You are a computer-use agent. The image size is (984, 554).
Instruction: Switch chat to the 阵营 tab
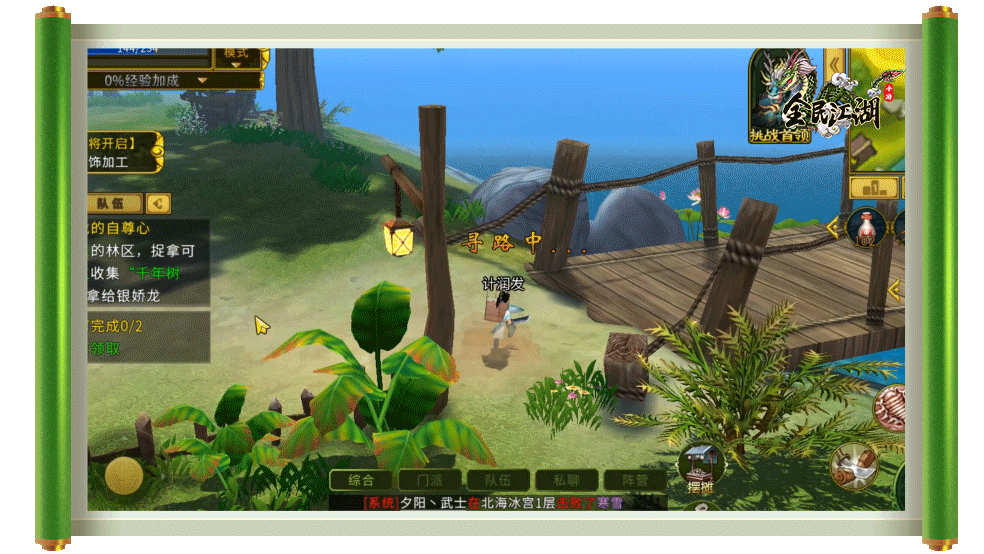tap(635, 481)
